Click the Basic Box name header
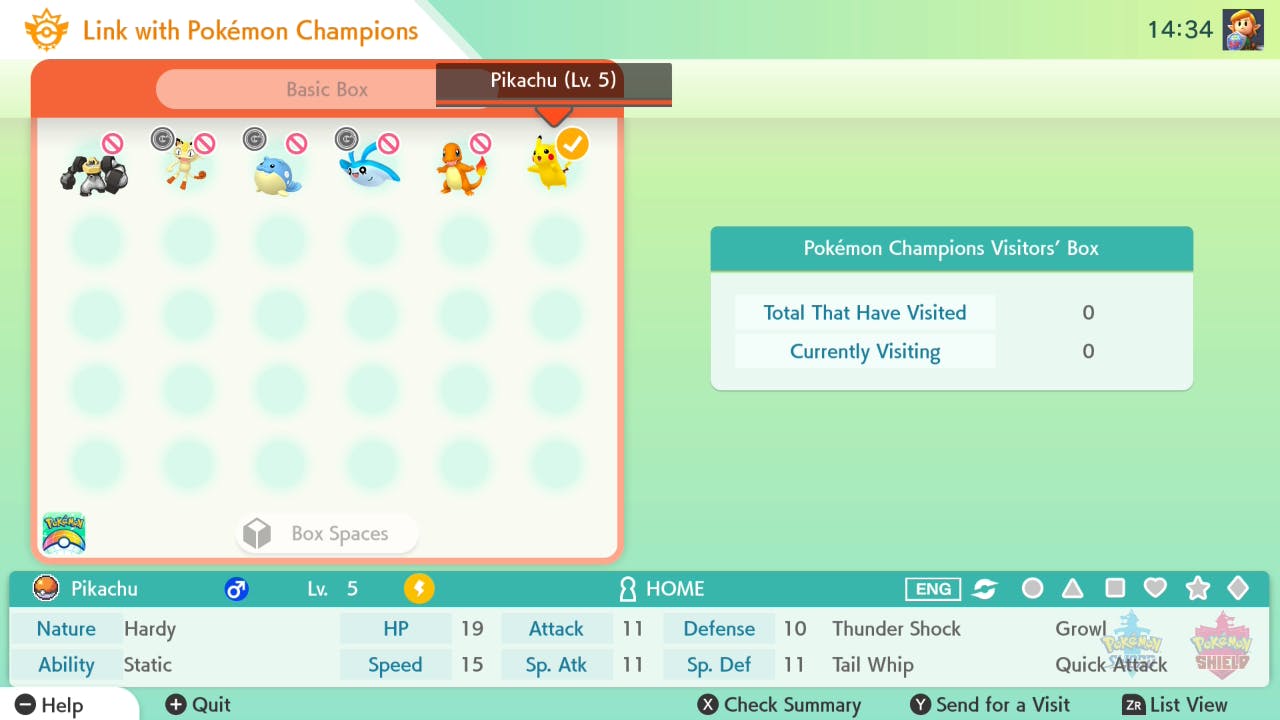The width and height of the screenshot is (1280, 720). click(x=327, y=89)
